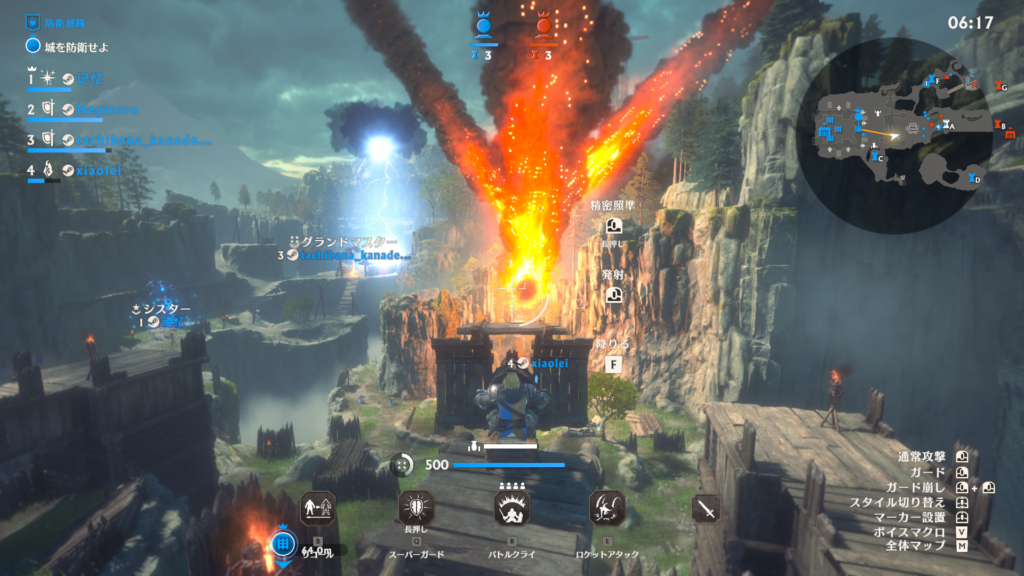Click the blue castle gate icon

click(283, 543)
